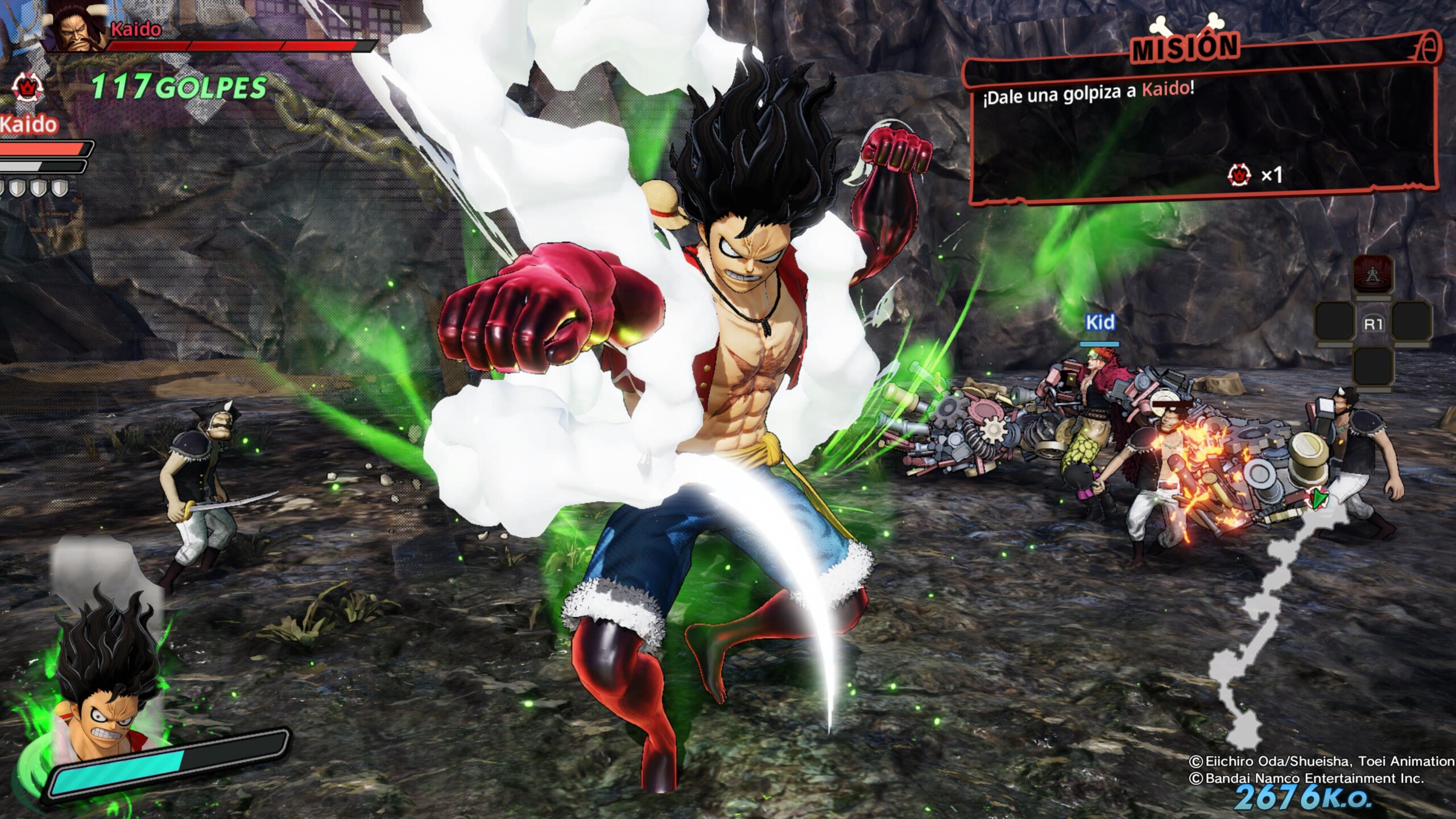
Task: Click the mission target counter icon
Action: [1240, 175]
